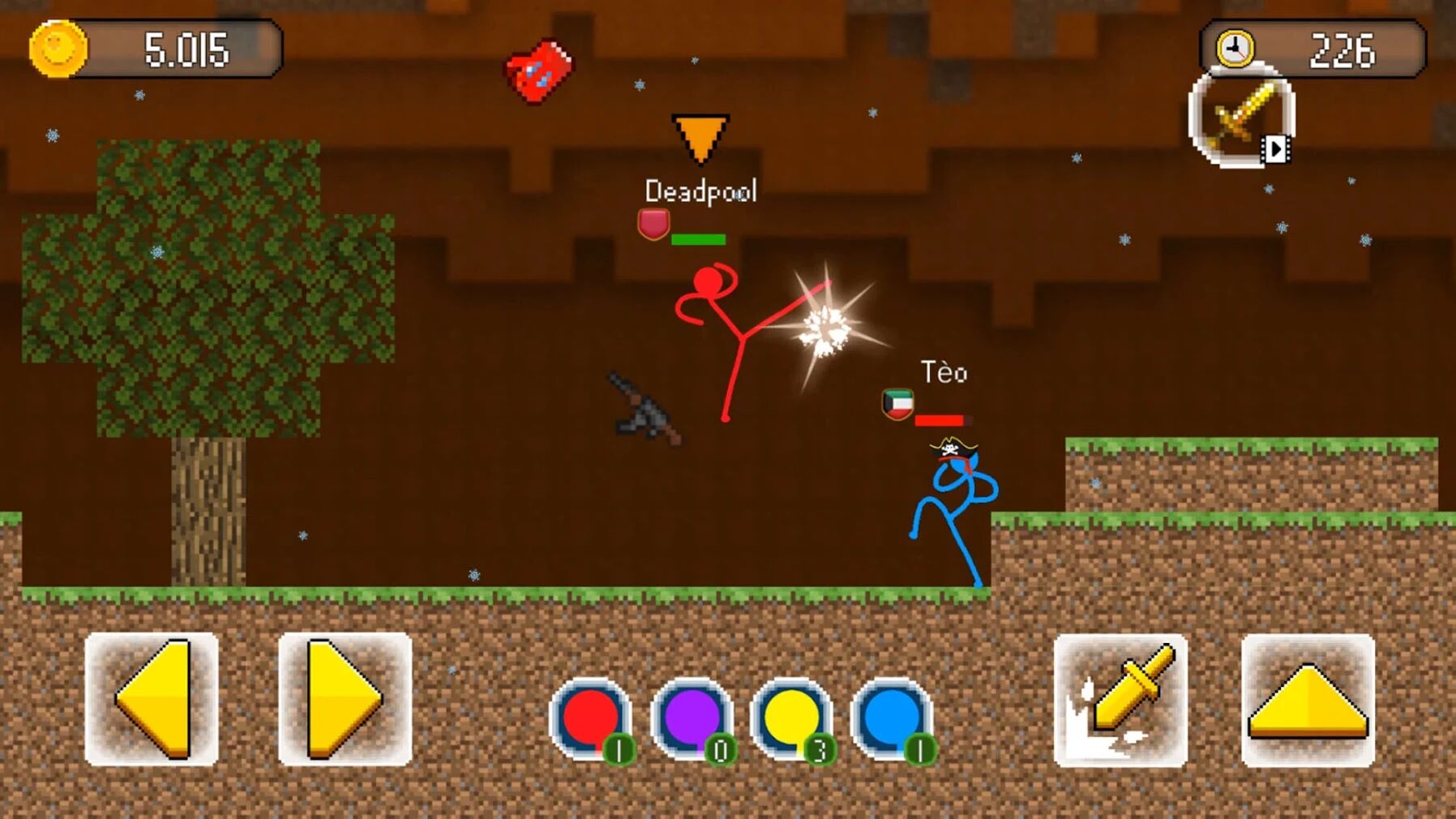Click Tèo's red health bar
This screenshot has width=1456, height=819.
(x=944, y=420)
